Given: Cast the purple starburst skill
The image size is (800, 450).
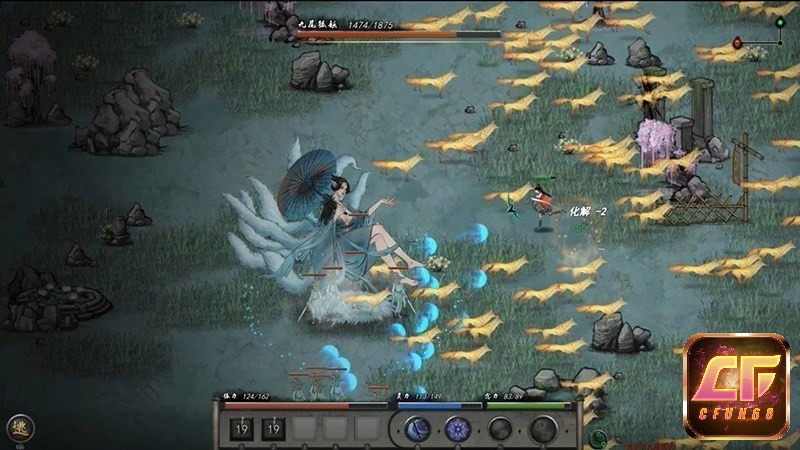Looking at the screenshot, I should (x=458, y=430).
